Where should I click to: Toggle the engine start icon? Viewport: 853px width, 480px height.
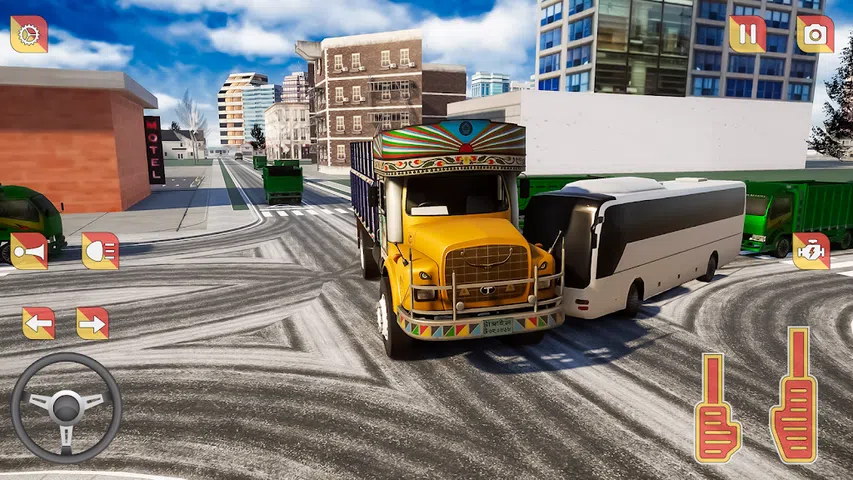[x=811, y=251]
